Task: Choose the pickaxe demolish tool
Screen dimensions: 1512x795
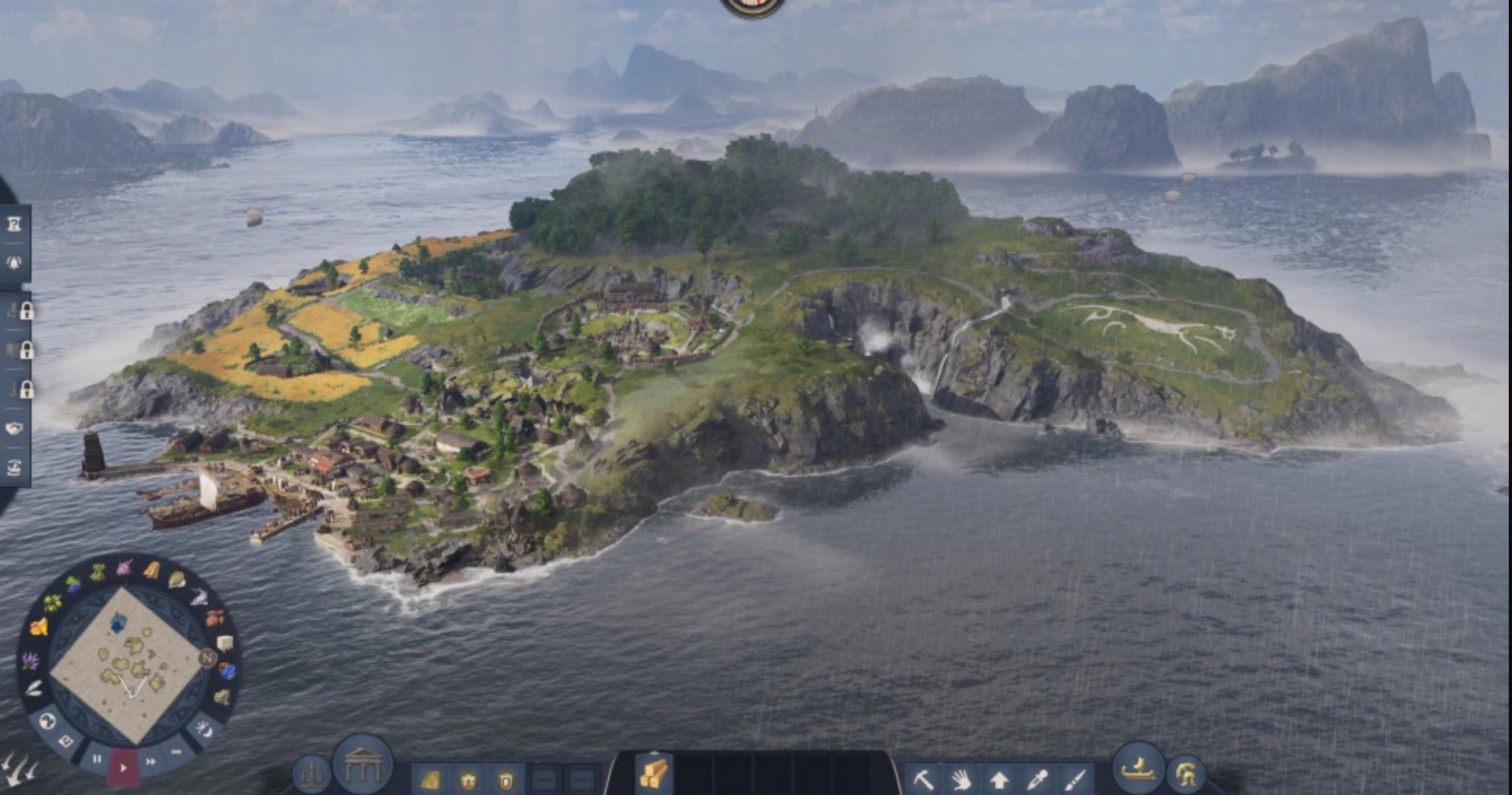Action: click(923, 779)
